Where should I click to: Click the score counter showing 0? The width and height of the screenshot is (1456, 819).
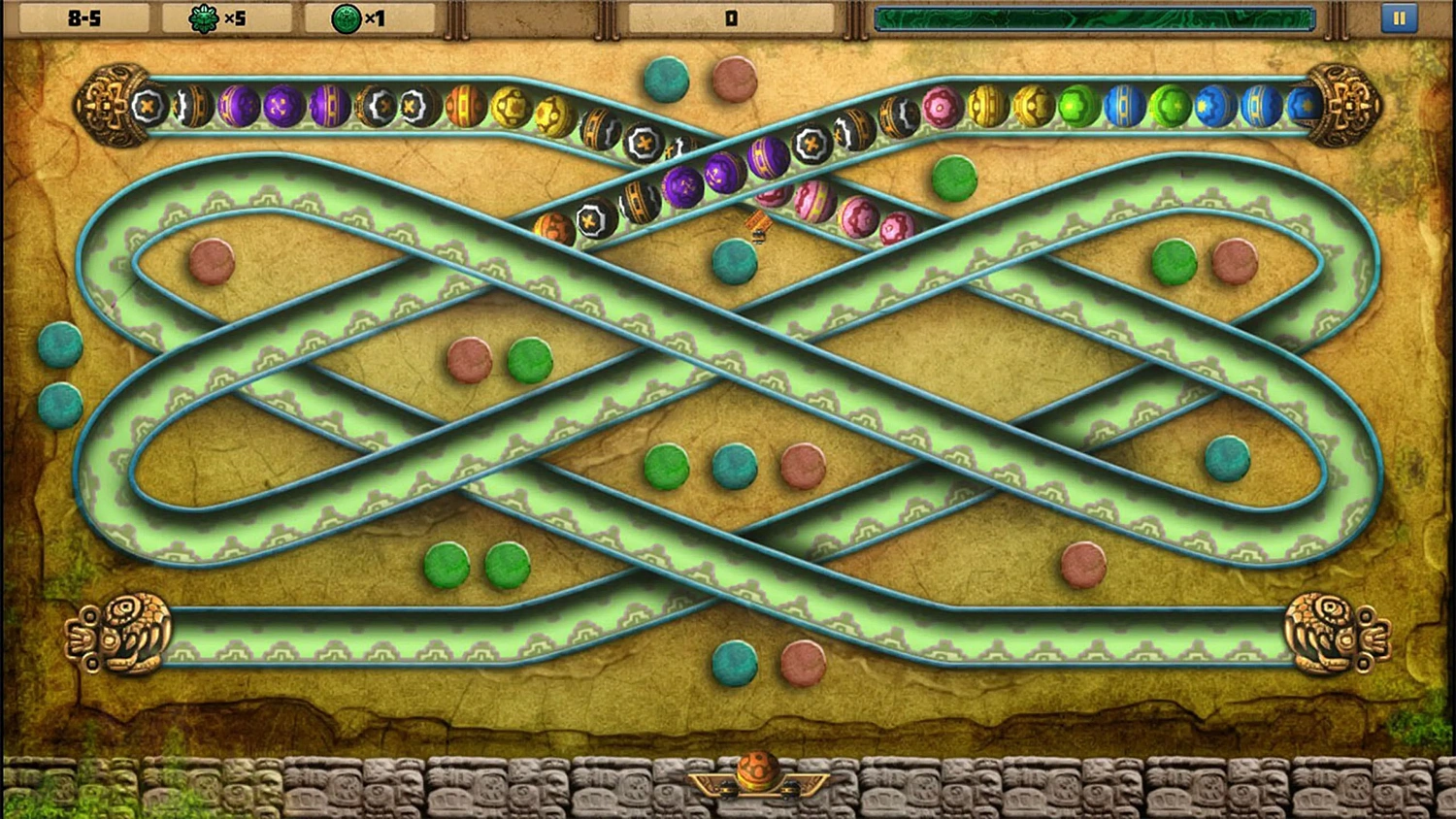(x=730, y=16)
